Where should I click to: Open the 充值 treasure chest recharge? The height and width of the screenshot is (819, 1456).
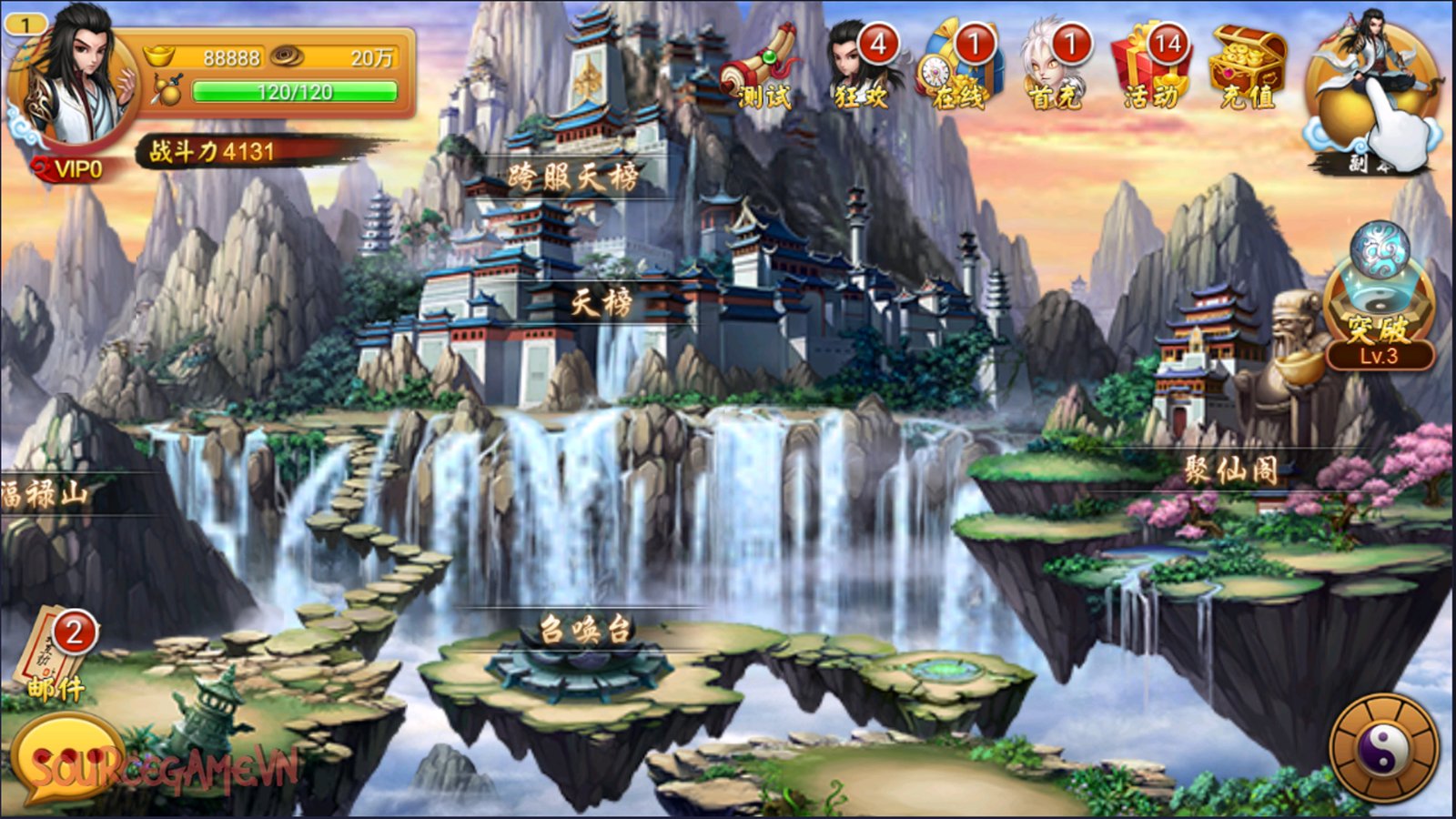coord(1248,68)
